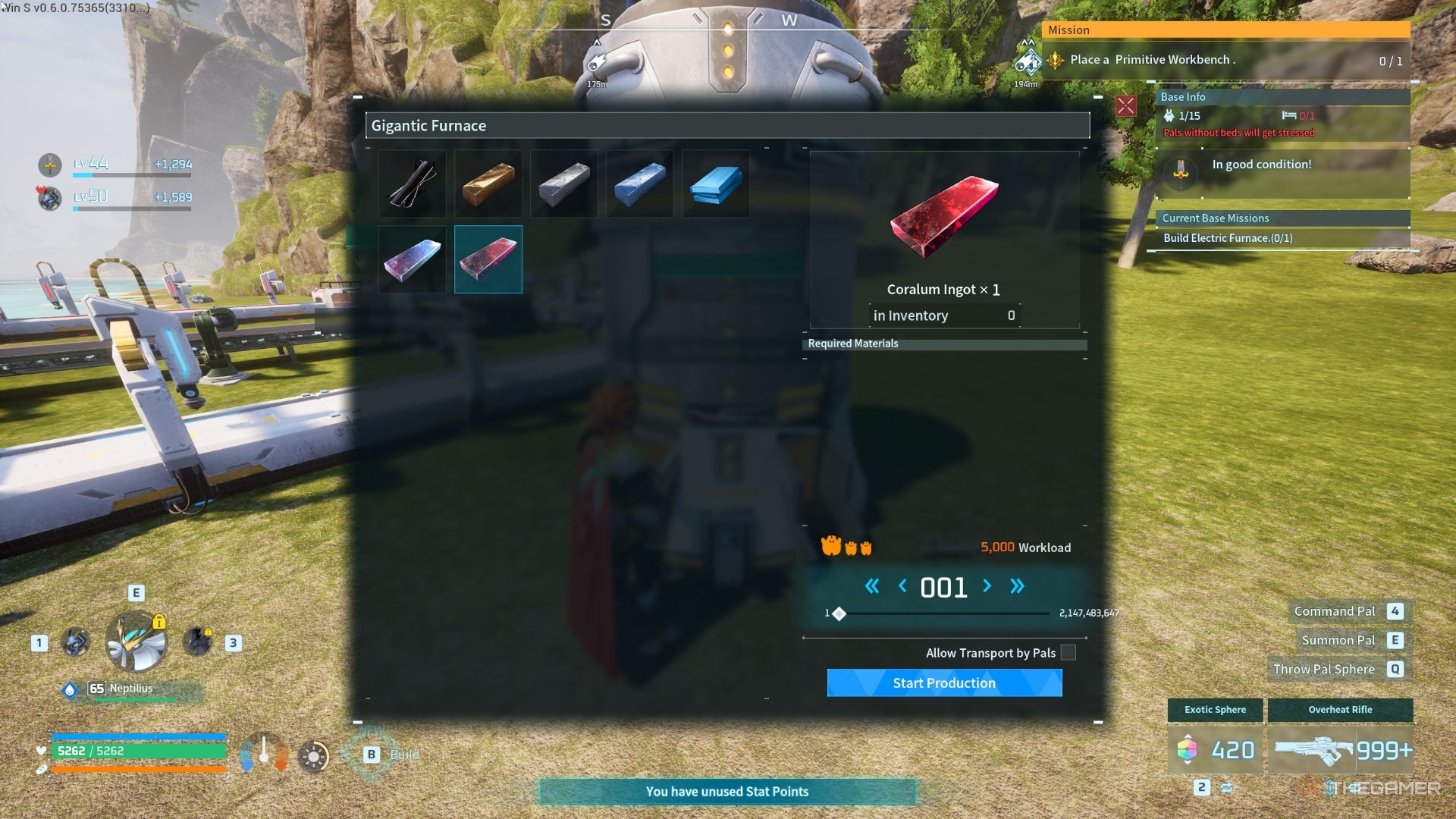The height and width of the screenshot is (819, 1456).
Task: Select the light blue stacked ingot recipe
Action: pyautogui.click(x=716, y=184)
